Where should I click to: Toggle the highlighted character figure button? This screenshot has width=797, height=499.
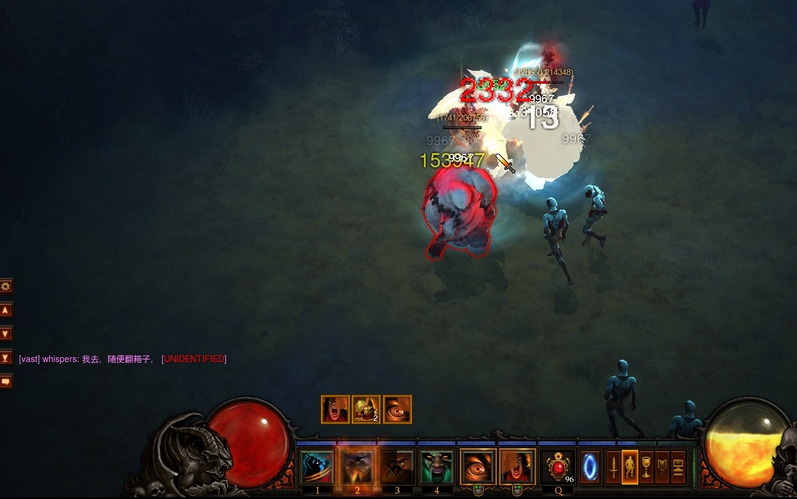630,467
